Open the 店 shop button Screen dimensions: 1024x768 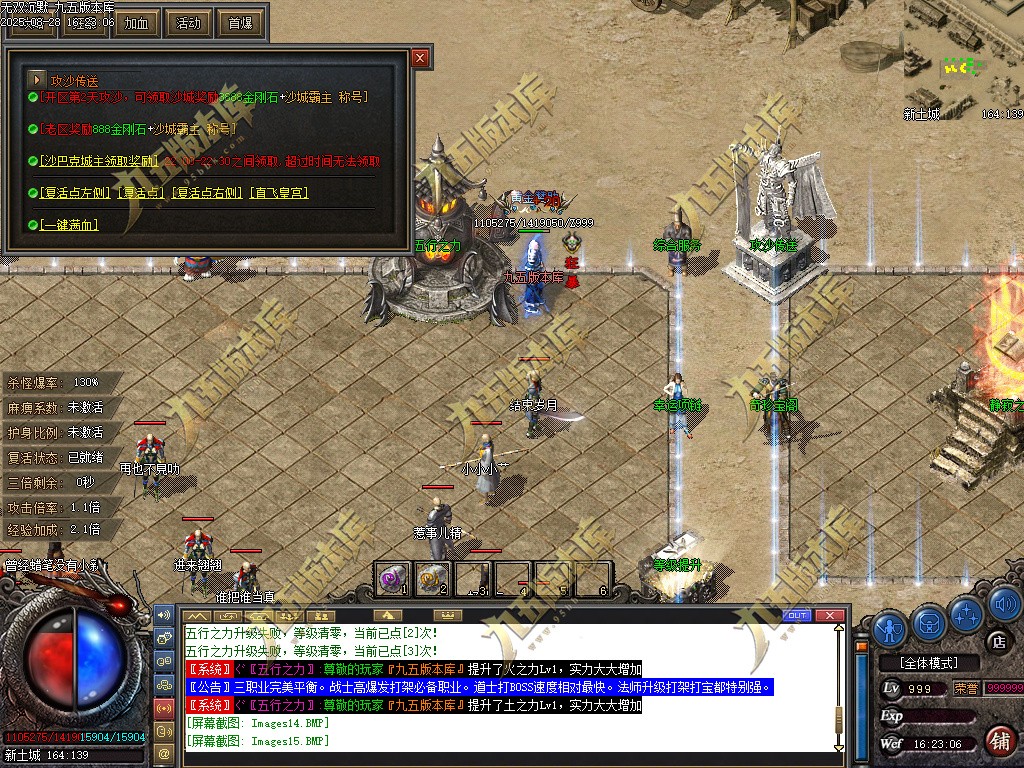coord(996,641)
